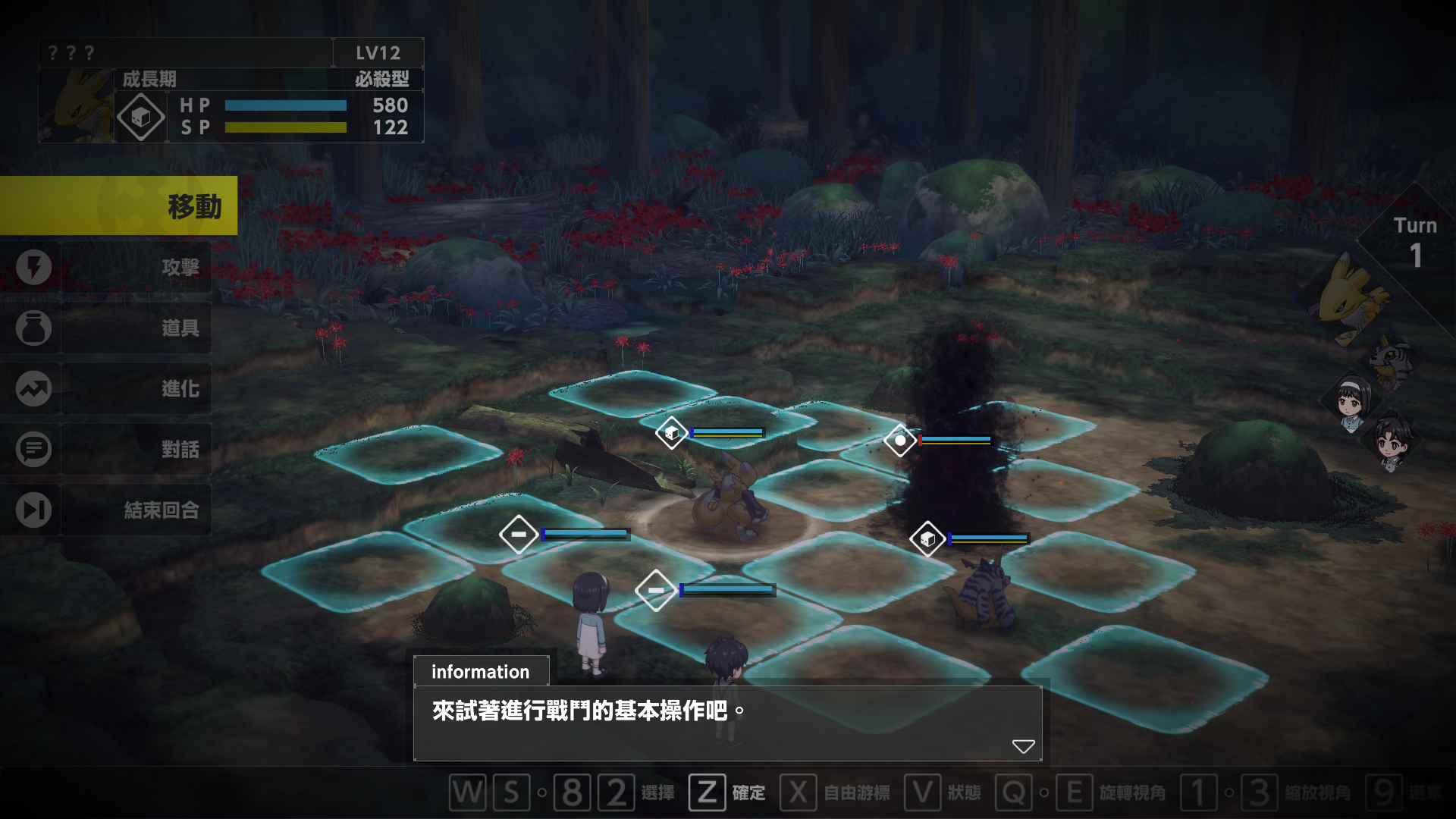Choose the 對話 Talk menu entry

(182, 449)
